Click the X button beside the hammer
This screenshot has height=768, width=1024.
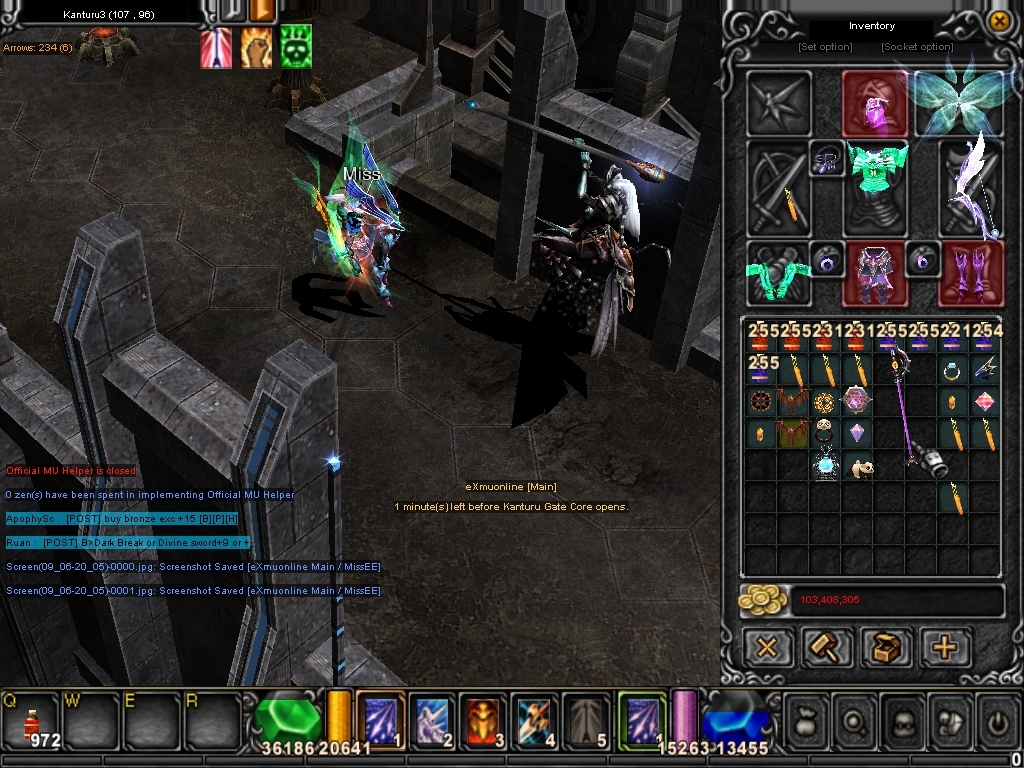click(767, 647)
